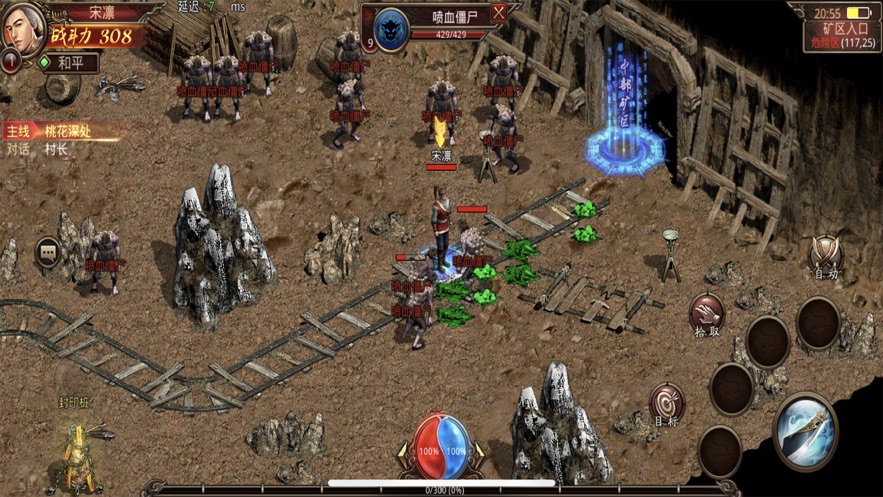
Task: Close the 喷血僵尸 target panel
Action: click(499, 14)
